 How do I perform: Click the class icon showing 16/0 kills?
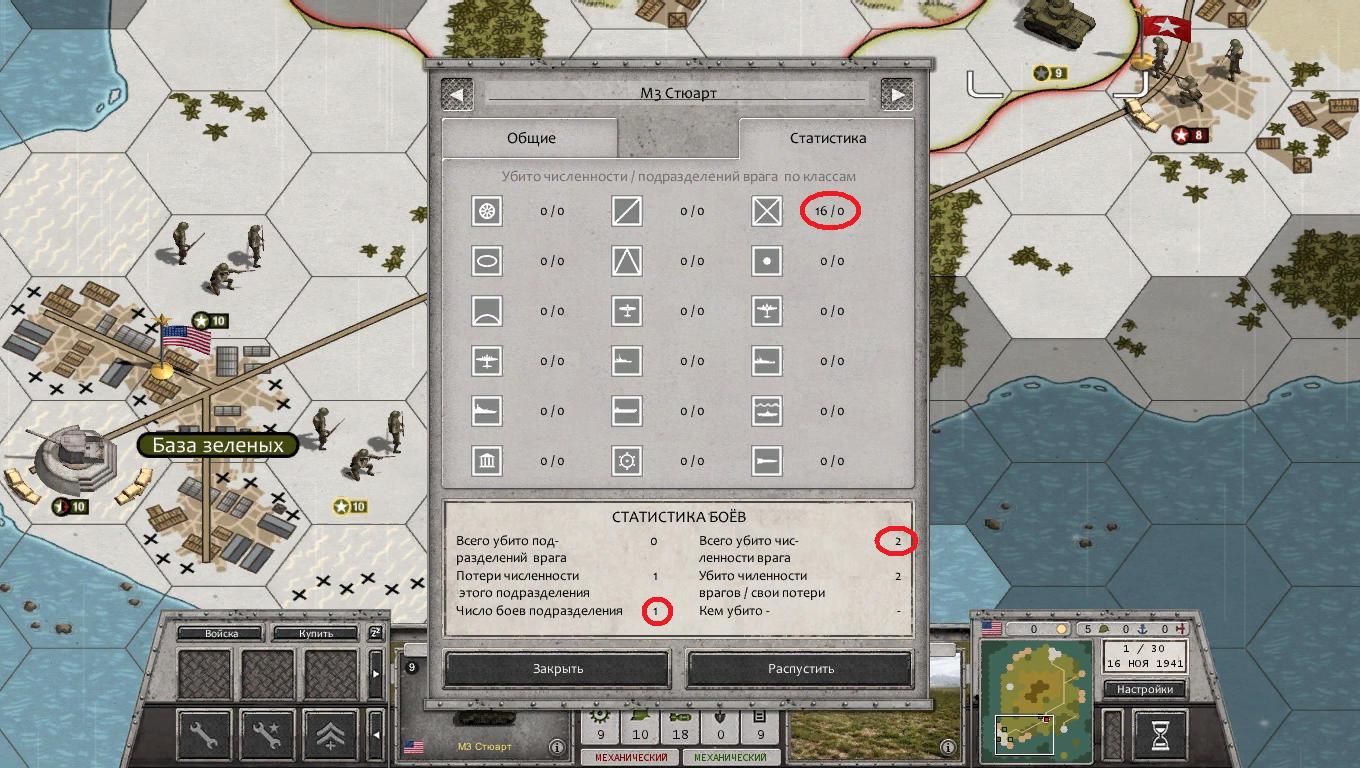pos(767,211)
